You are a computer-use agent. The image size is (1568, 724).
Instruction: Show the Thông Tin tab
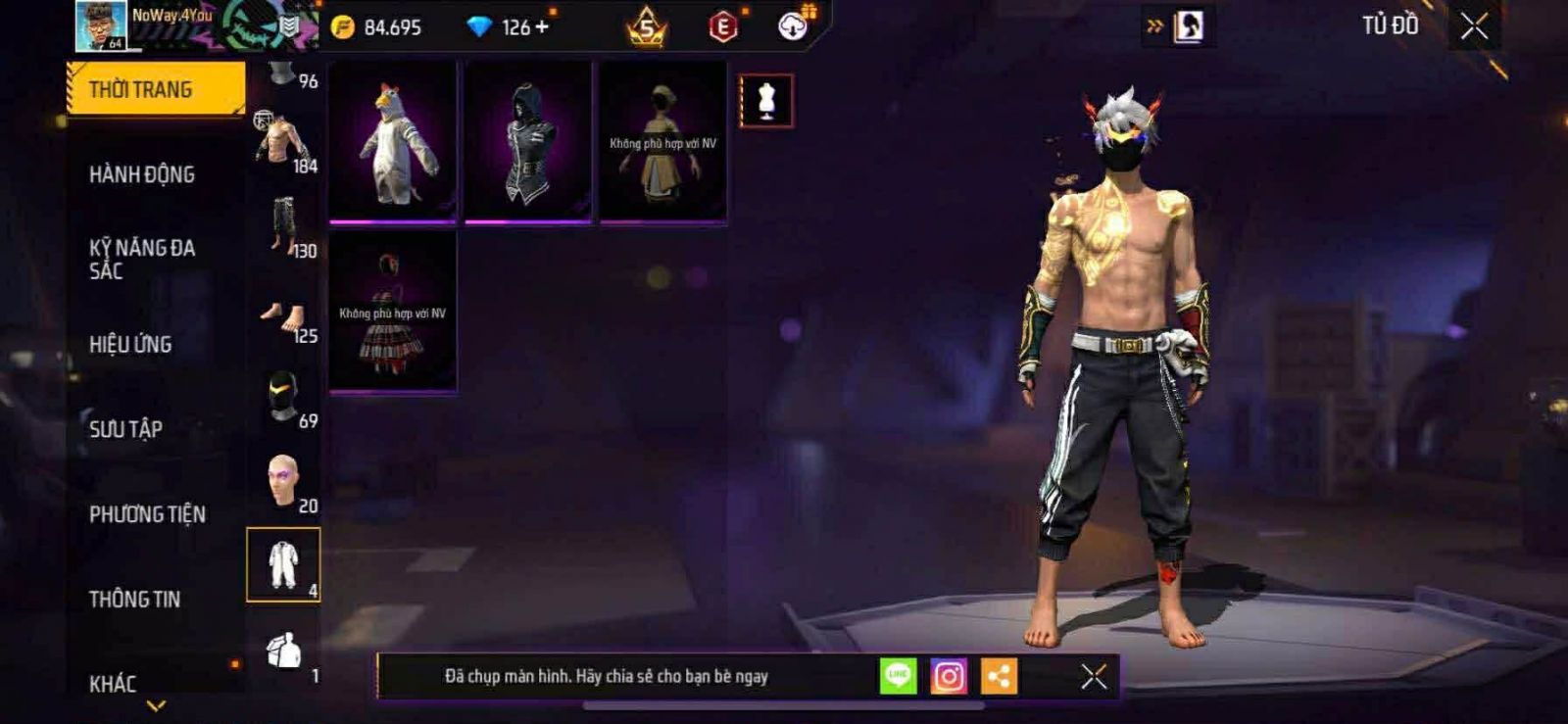[134, 599]
